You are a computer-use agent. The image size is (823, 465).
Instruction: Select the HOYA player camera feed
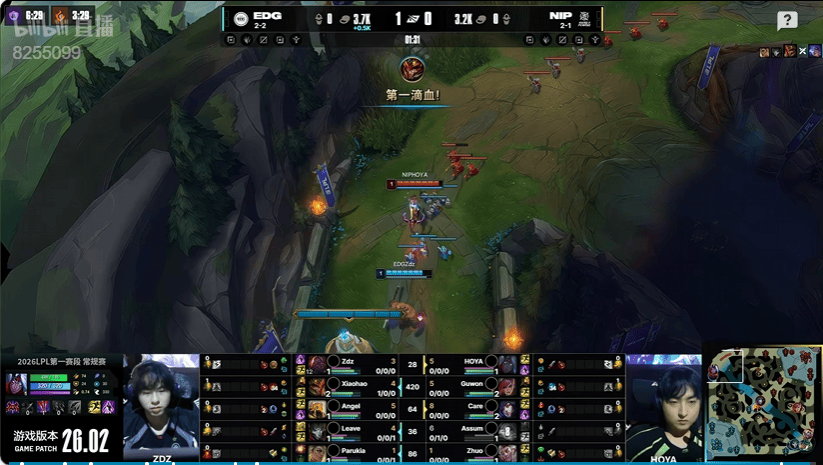[663, 405]
